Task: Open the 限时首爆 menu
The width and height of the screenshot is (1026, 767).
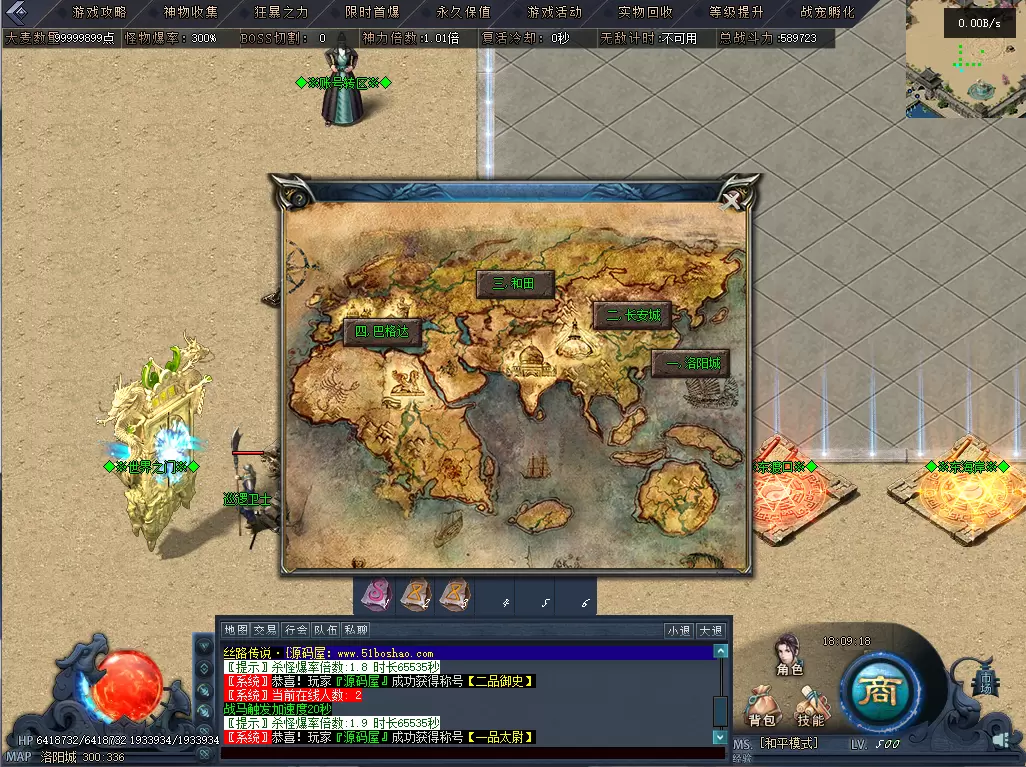Action: [372, 13]
